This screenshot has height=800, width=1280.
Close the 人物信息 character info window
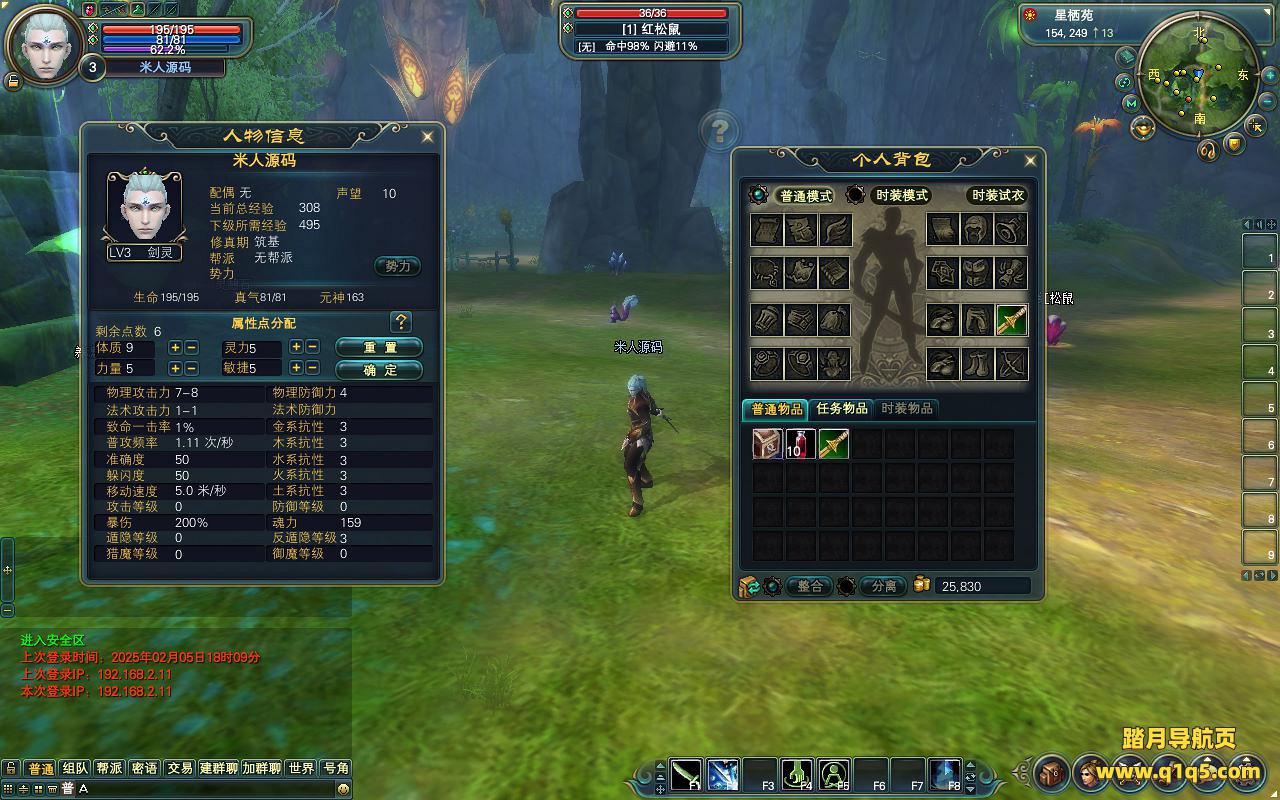(x=427, y=136)
